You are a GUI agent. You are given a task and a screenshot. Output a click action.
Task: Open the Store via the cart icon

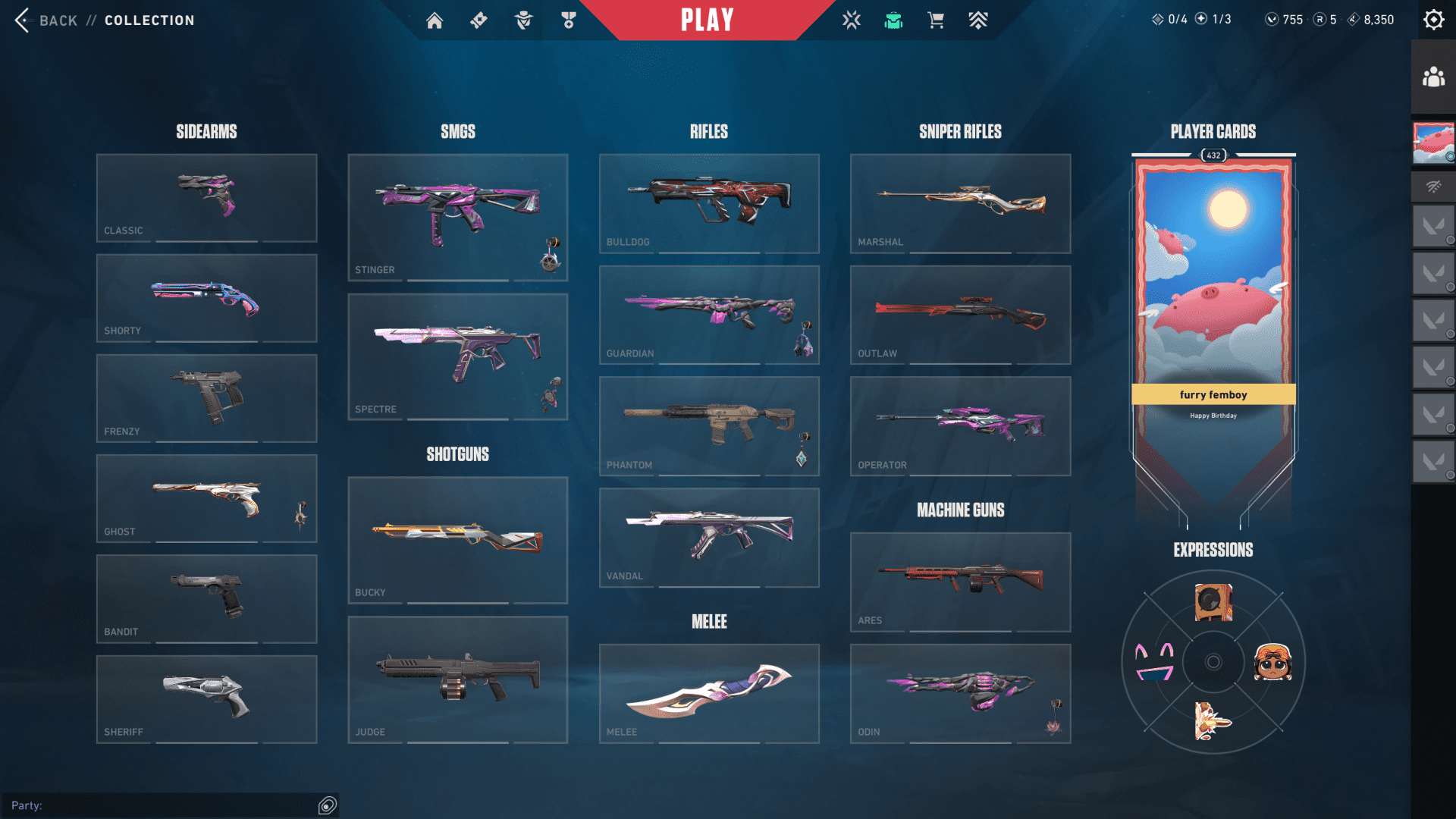[x=935, y=20]
